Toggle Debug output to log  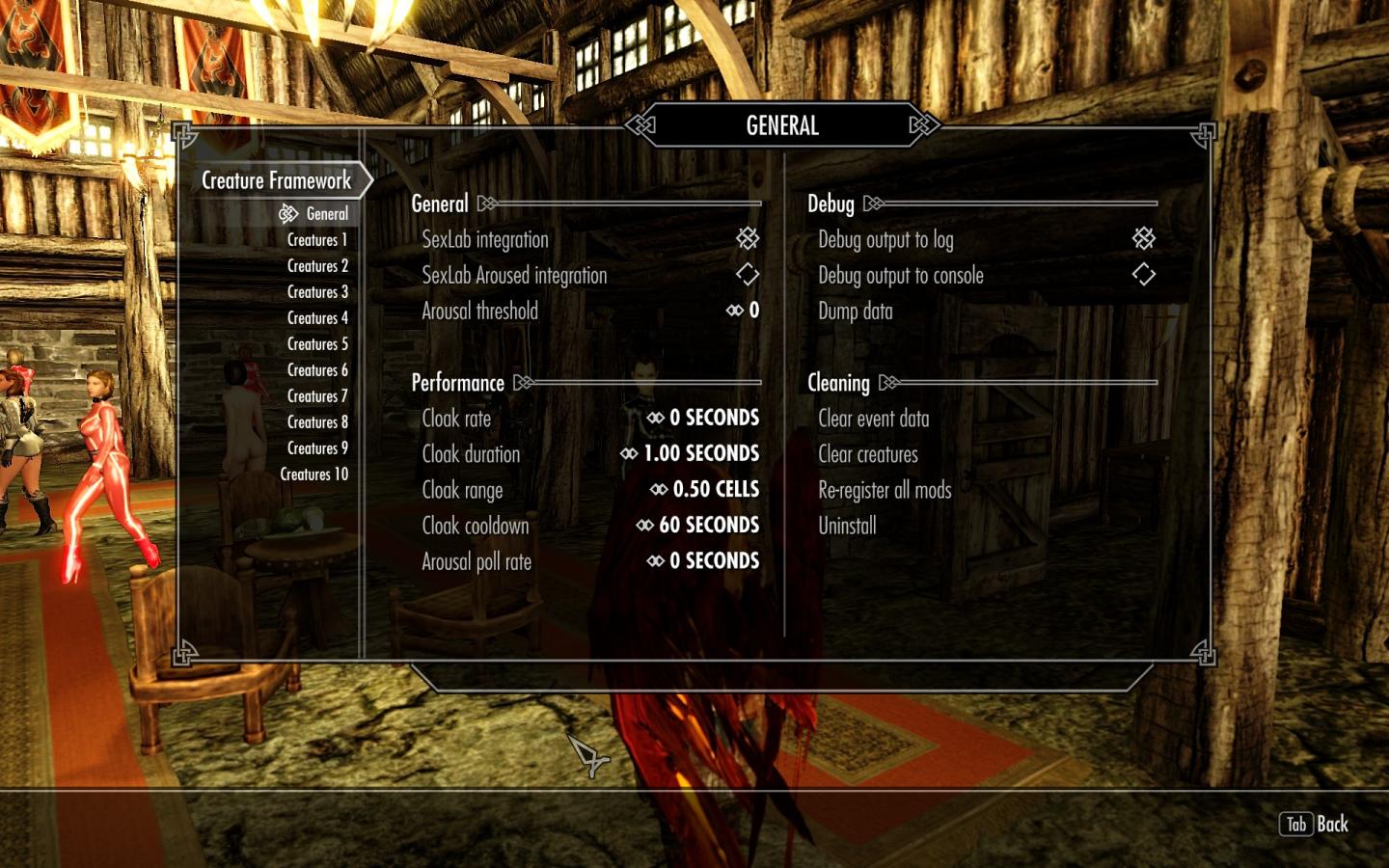1143,238
